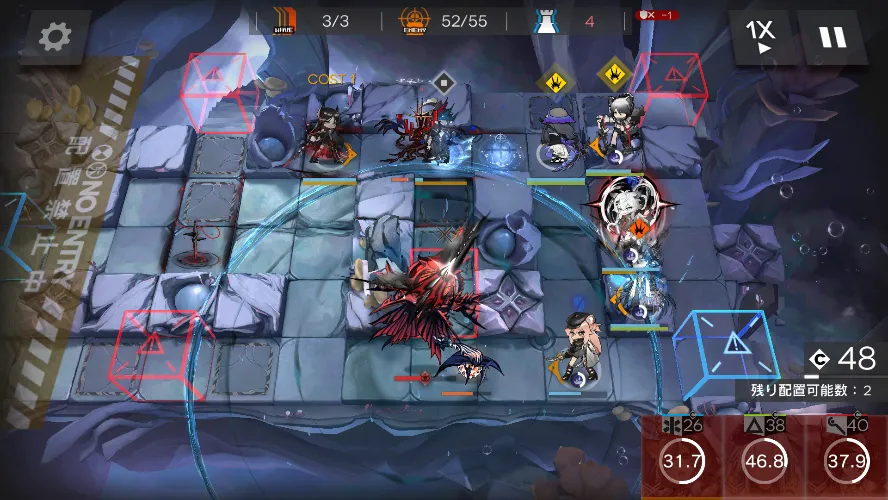Pause the battle

(x=832, y=37)
